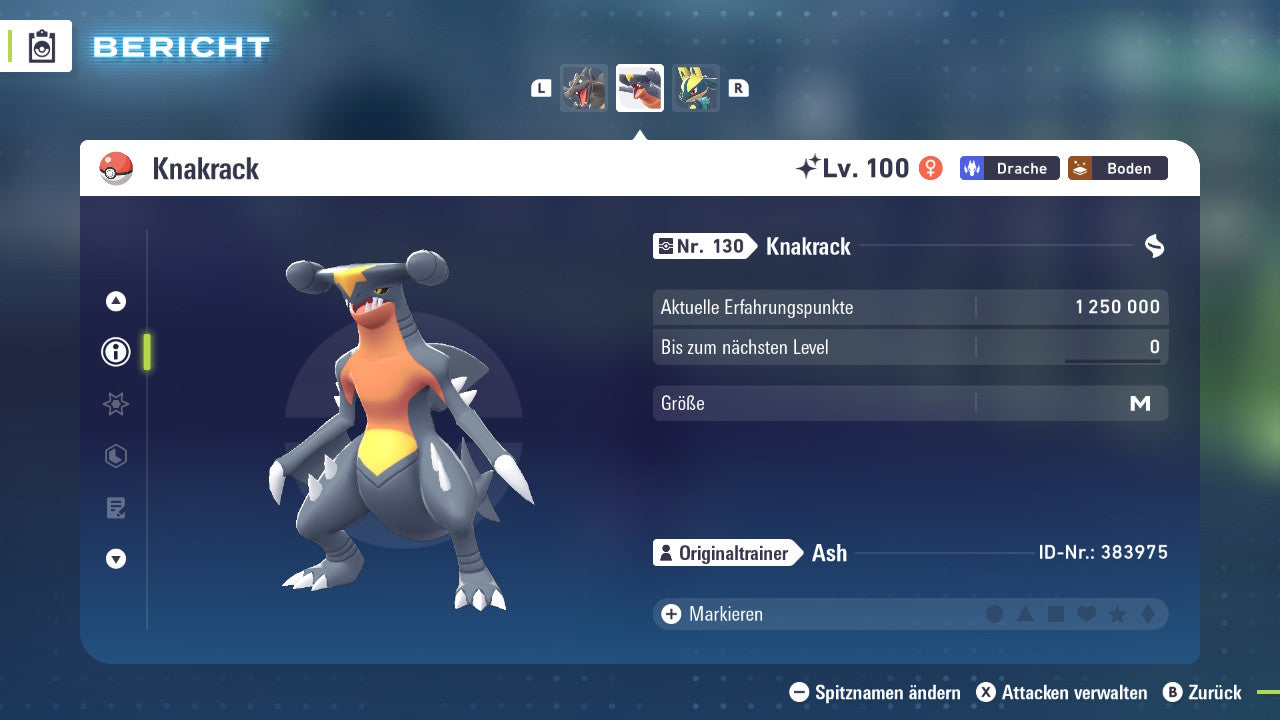Open the memo/ribbons icon in the sidebar

pyautogui.click(x=115, y=508)
